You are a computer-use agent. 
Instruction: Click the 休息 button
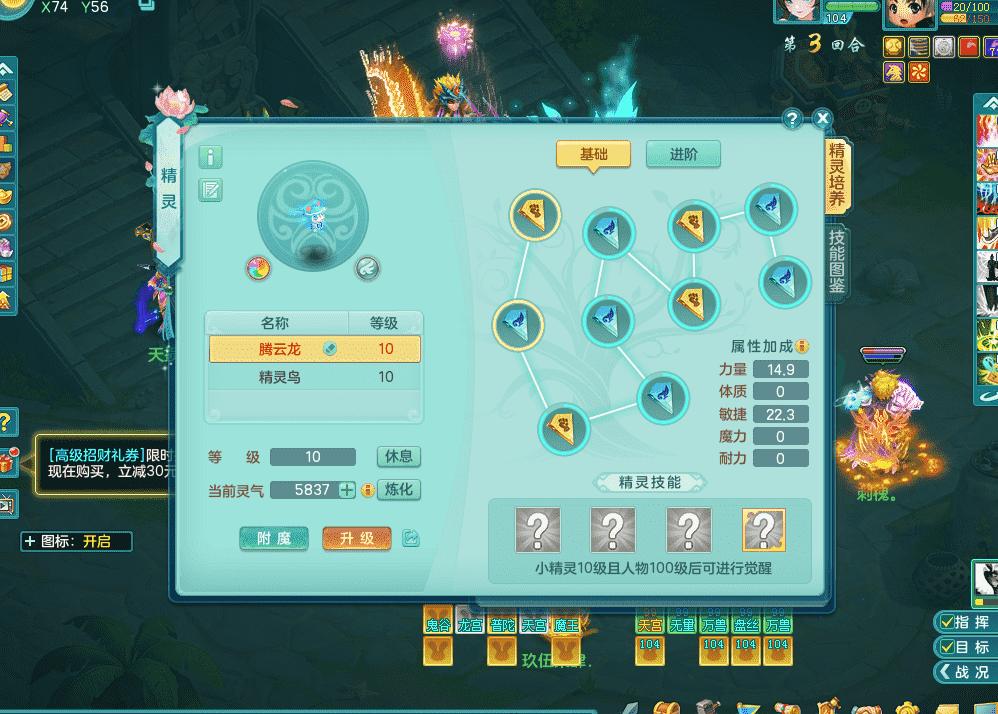(399, 456)
